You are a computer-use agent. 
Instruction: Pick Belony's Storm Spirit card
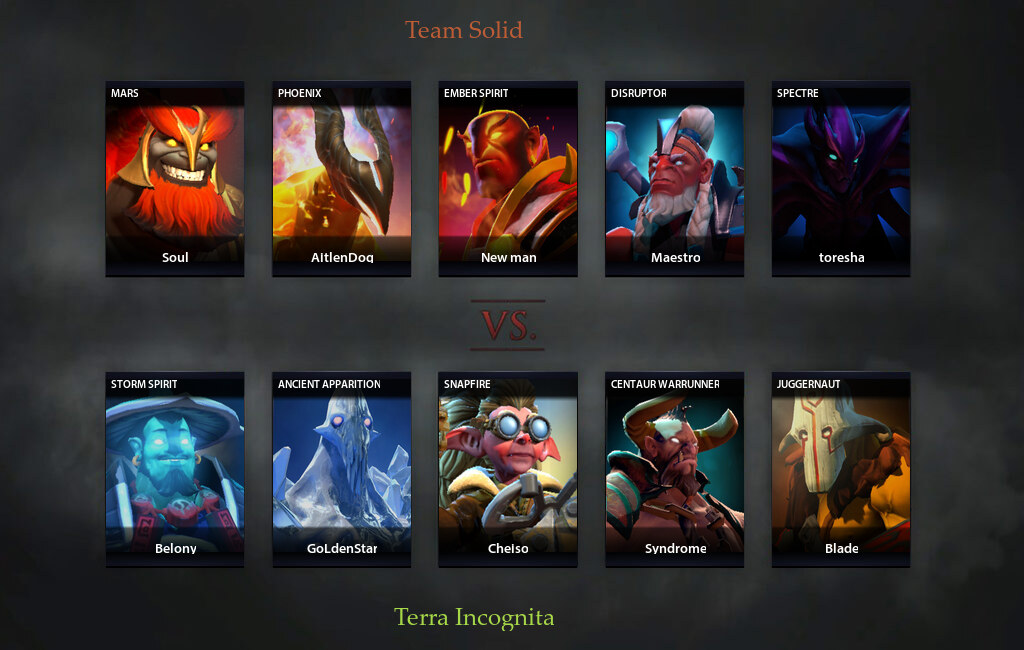point(175,469)
